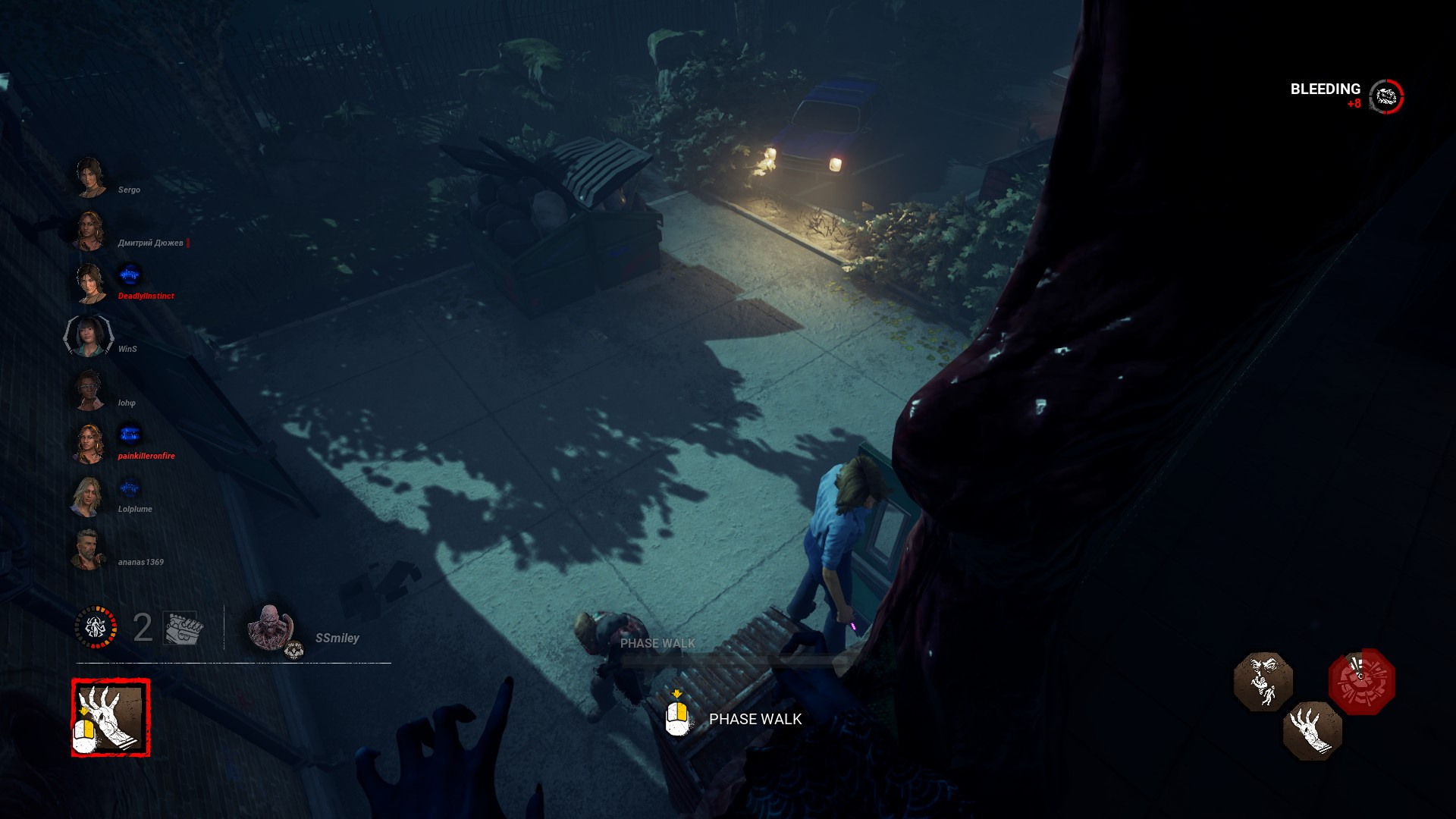Click the glaring eyes and fleeing survivor icon

(x=1263, y=681)
